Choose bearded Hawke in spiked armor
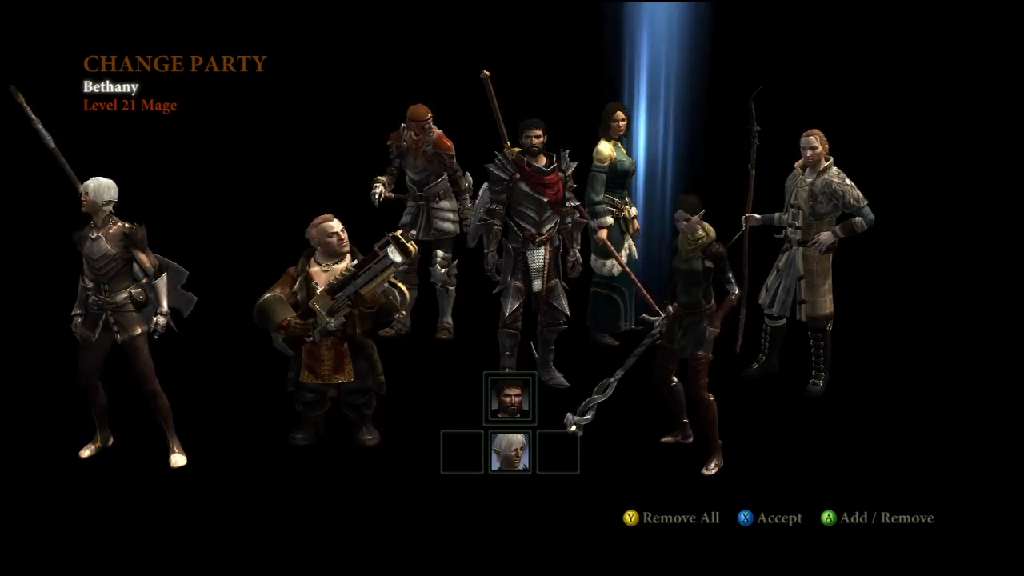This screenshot has height=576, width=1024. coord(530,240)
